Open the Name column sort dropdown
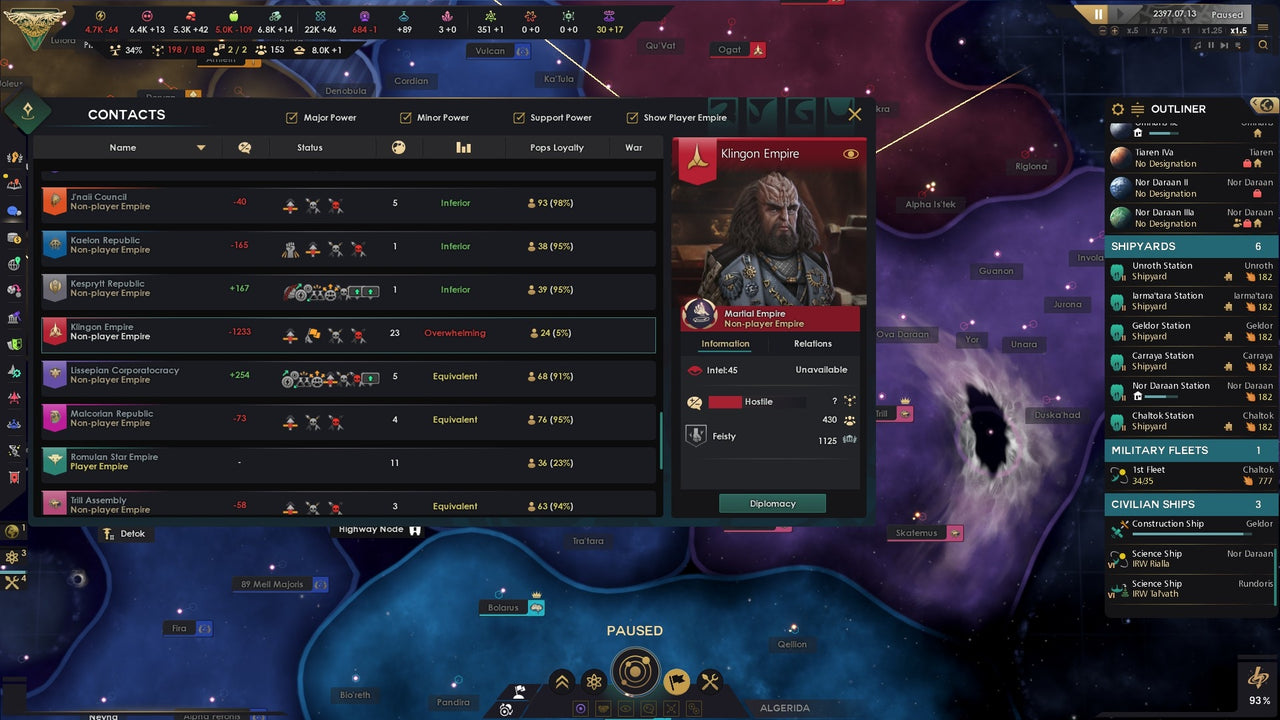 point(200,147)
